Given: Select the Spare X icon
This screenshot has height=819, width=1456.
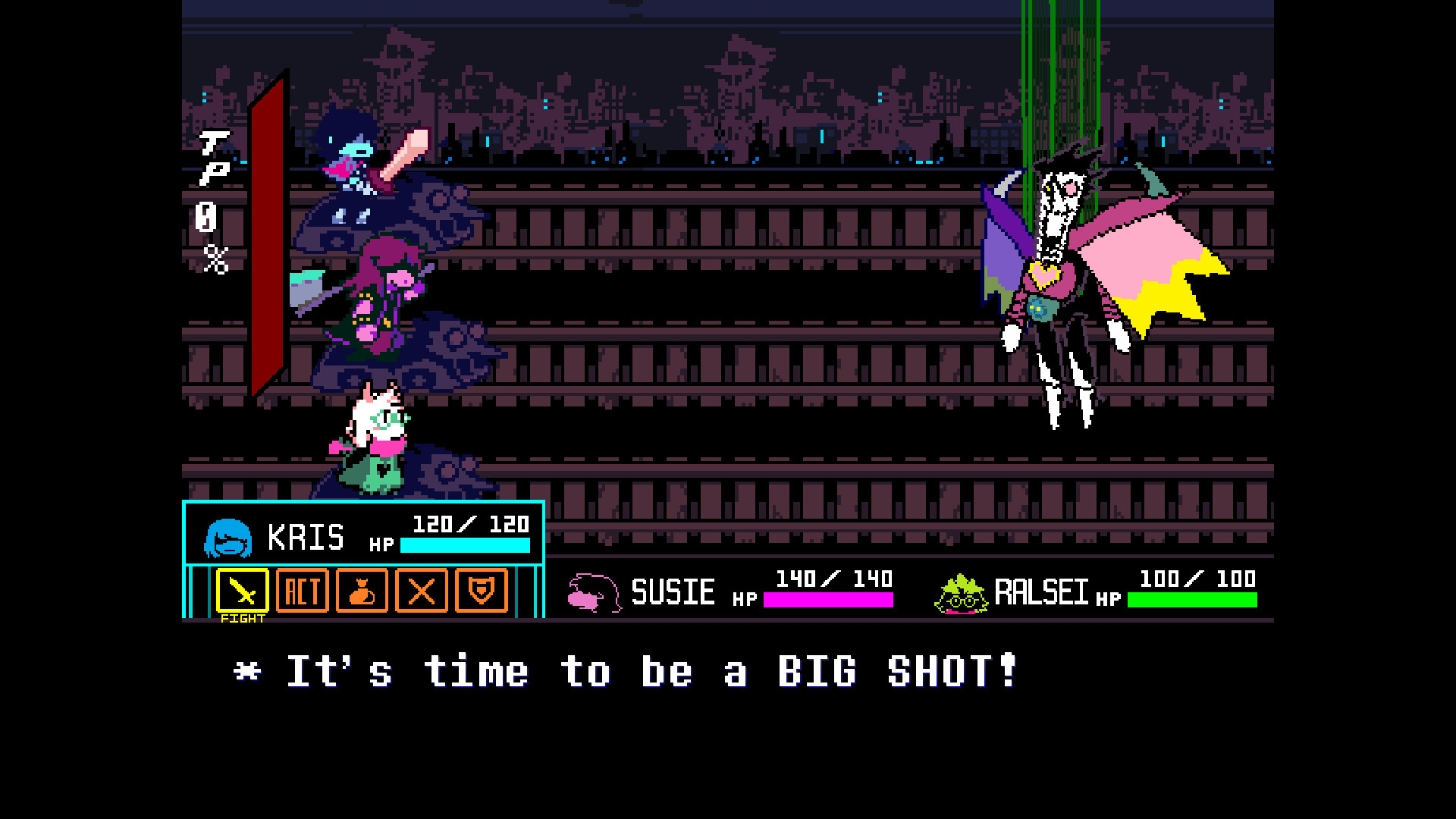Looking at the screenshot, I should click(422, 591).
